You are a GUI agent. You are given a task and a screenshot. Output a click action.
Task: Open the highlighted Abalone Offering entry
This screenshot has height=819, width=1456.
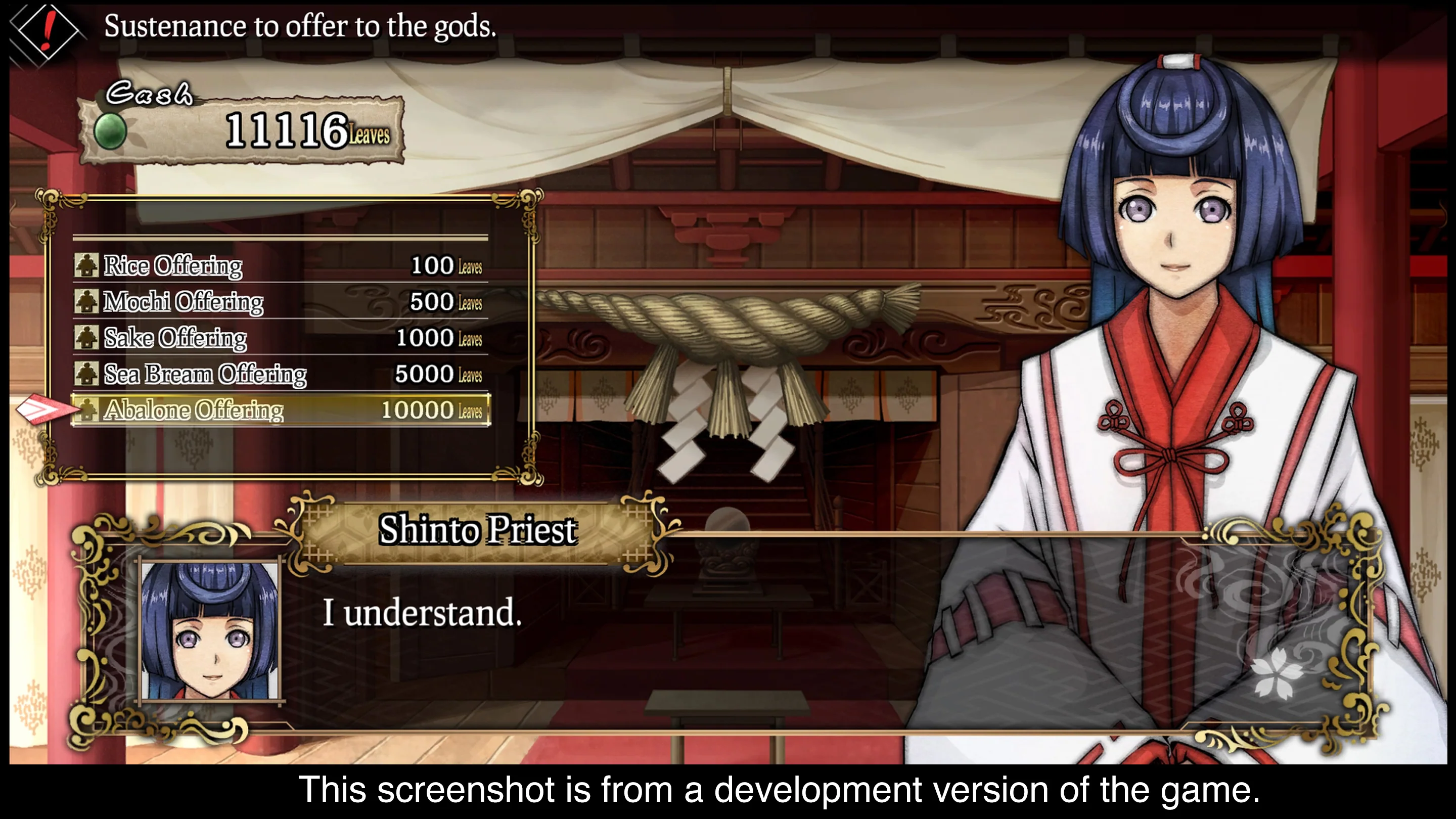pyautogui.click(x=226, y=410)
